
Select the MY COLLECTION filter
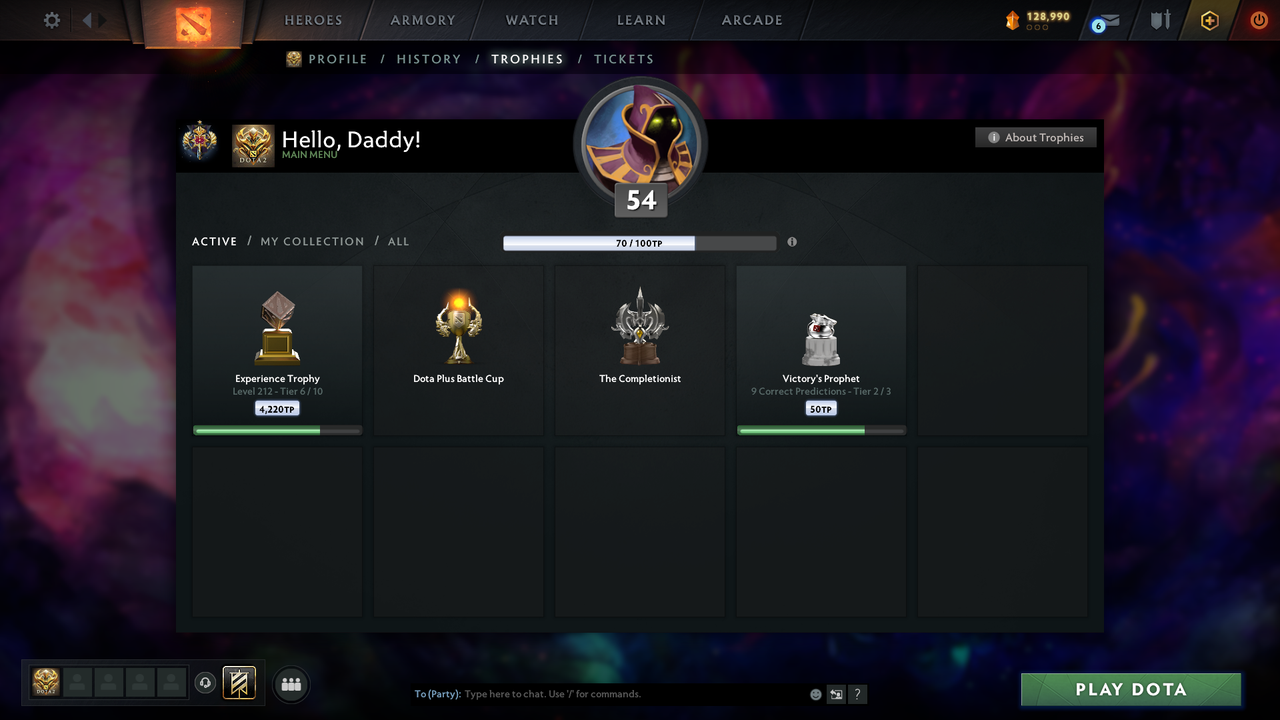tap(312, 241)
